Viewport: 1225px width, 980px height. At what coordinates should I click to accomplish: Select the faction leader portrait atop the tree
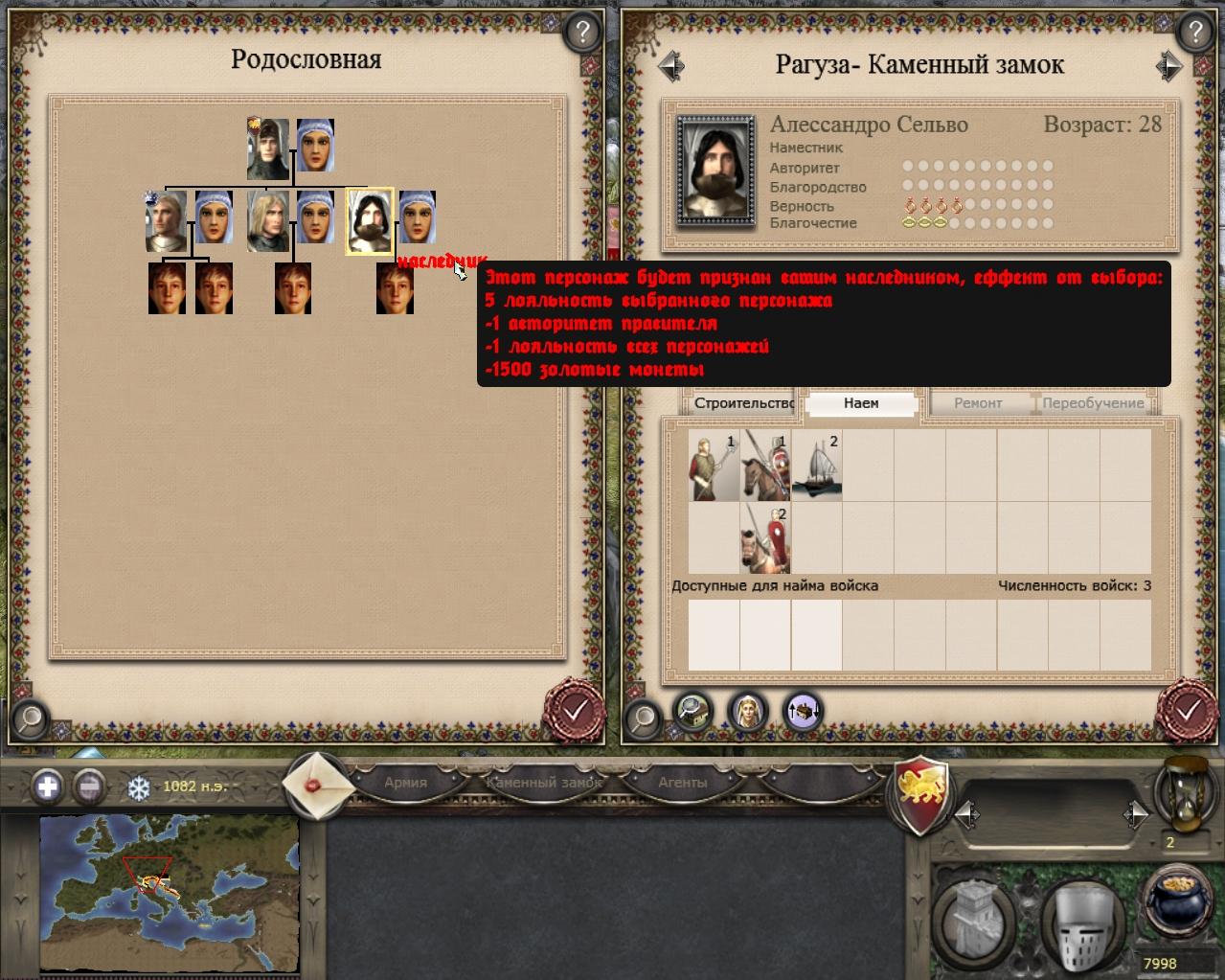pyautogui.click(x=268, y=148)
